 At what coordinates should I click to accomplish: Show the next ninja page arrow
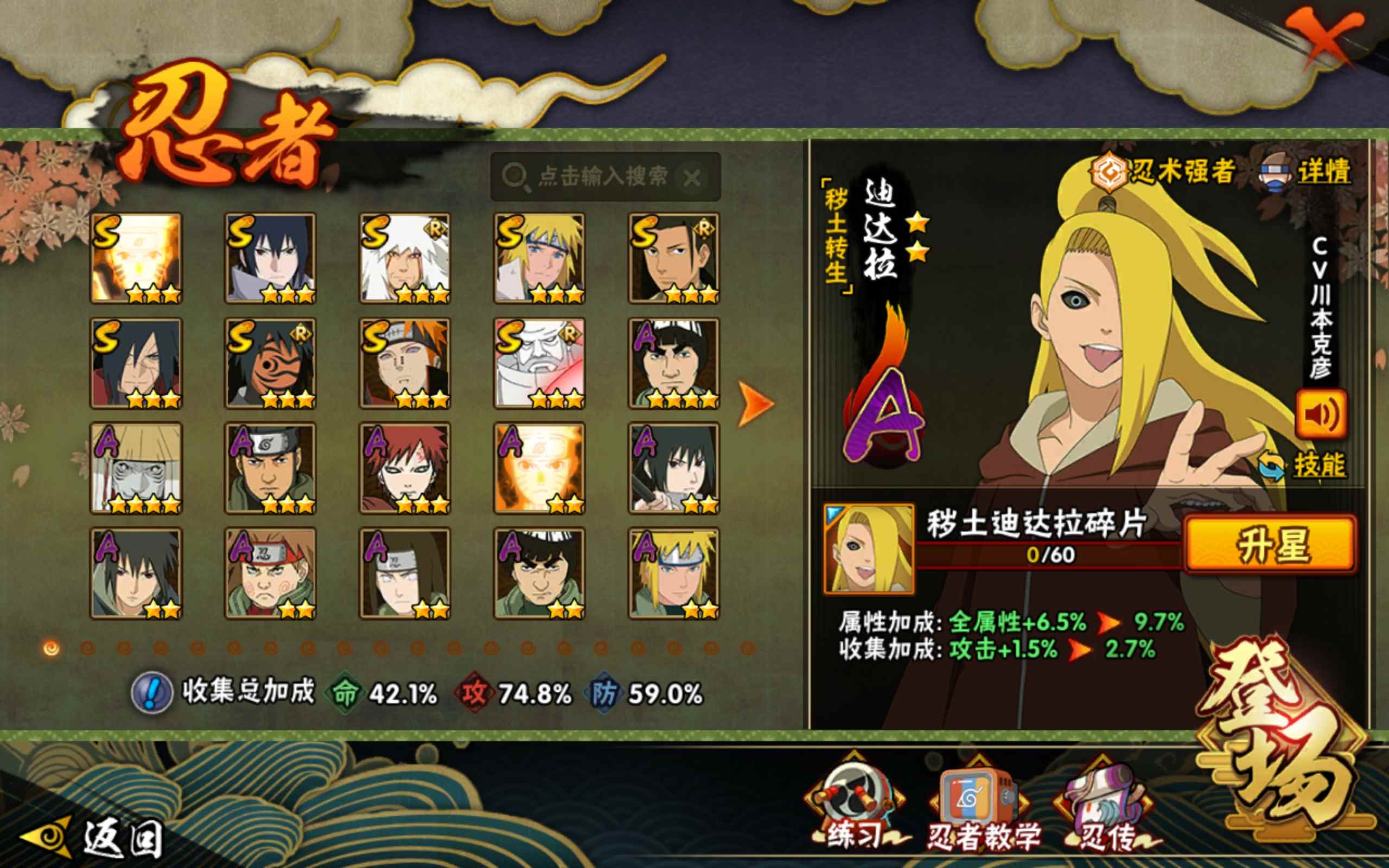755,404
